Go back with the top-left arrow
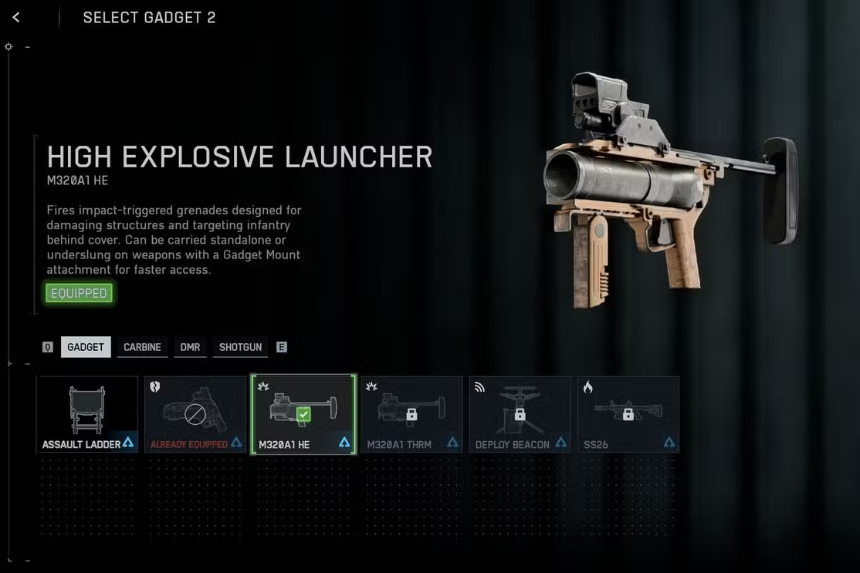This screenshot has height=573, width=860. (16, 17)
